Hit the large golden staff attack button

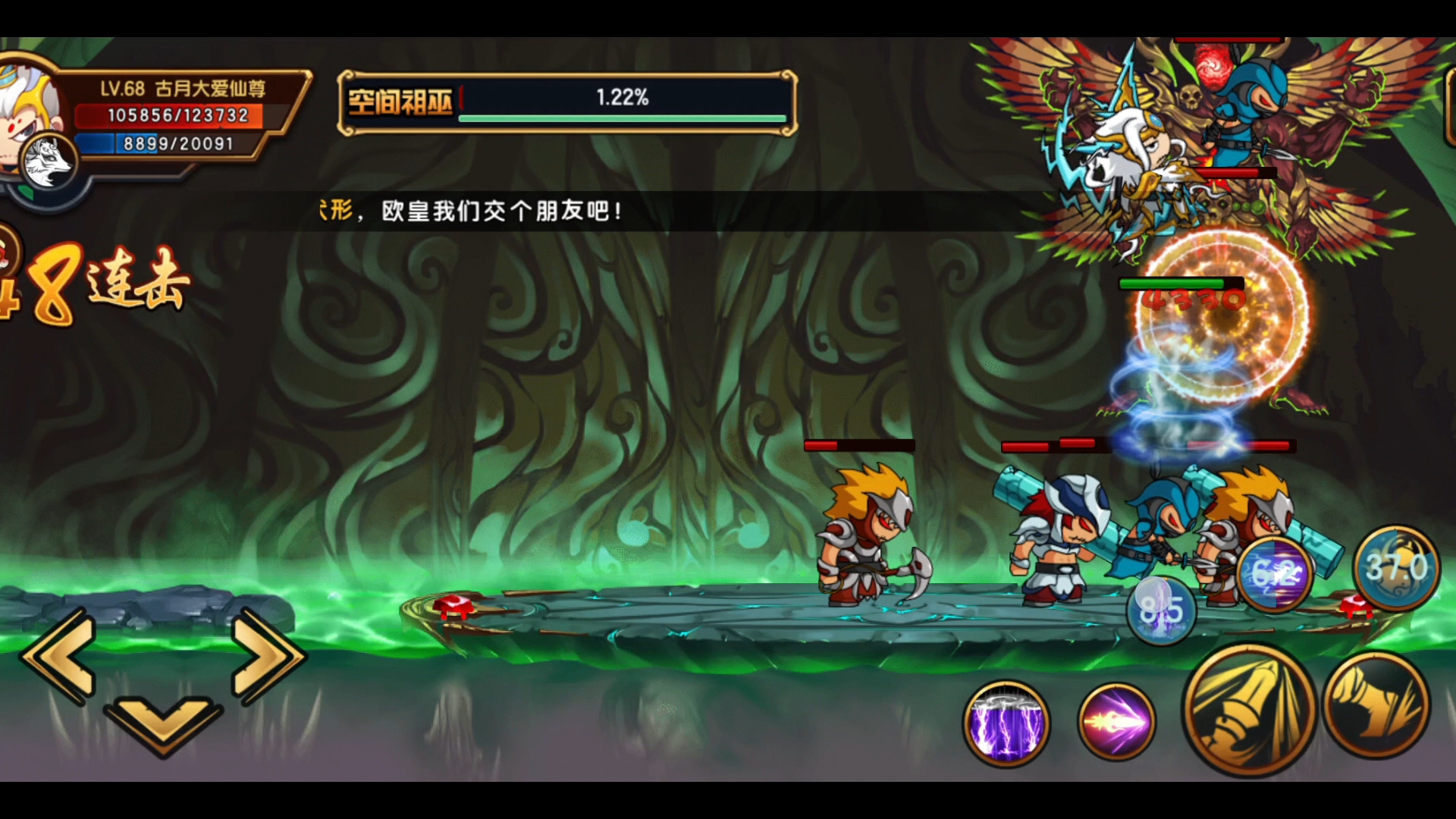(x=1248, y=710)
